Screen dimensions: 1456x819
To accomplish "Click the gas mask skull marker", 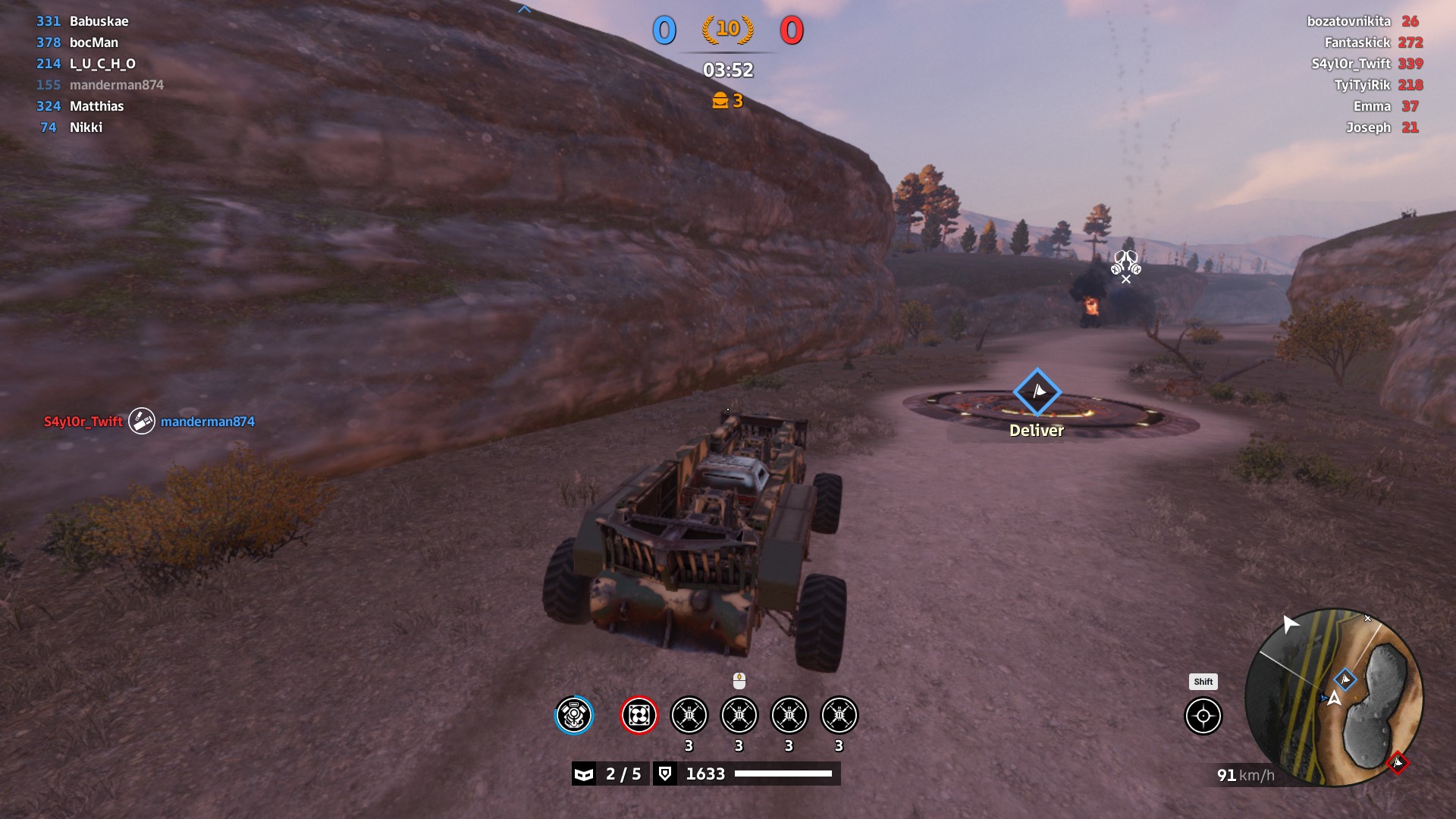I will 1126,262.
